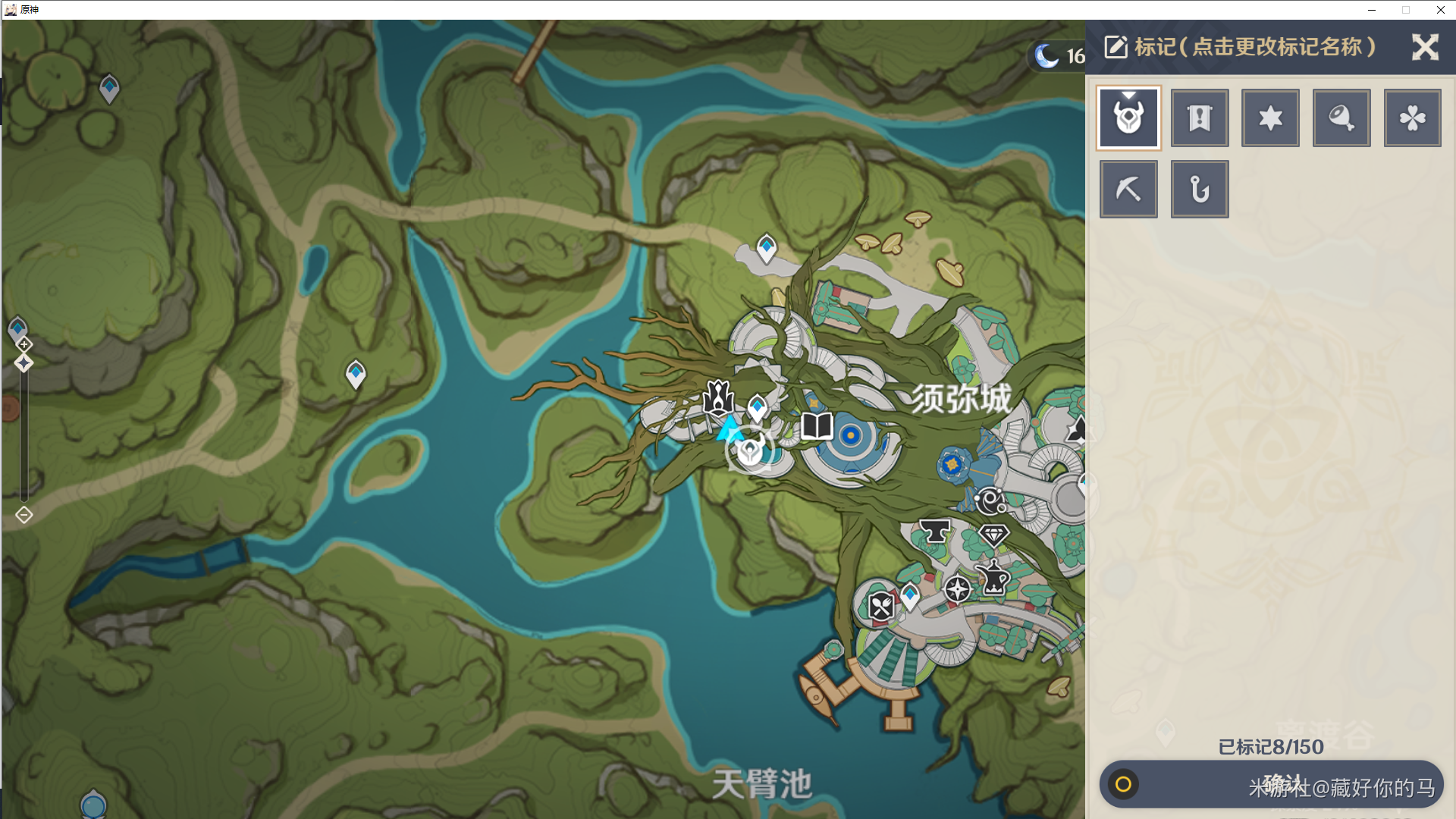Pick the star marker icon
The width and height of the screenshot is (1456, 819).
click(1270, 118)
